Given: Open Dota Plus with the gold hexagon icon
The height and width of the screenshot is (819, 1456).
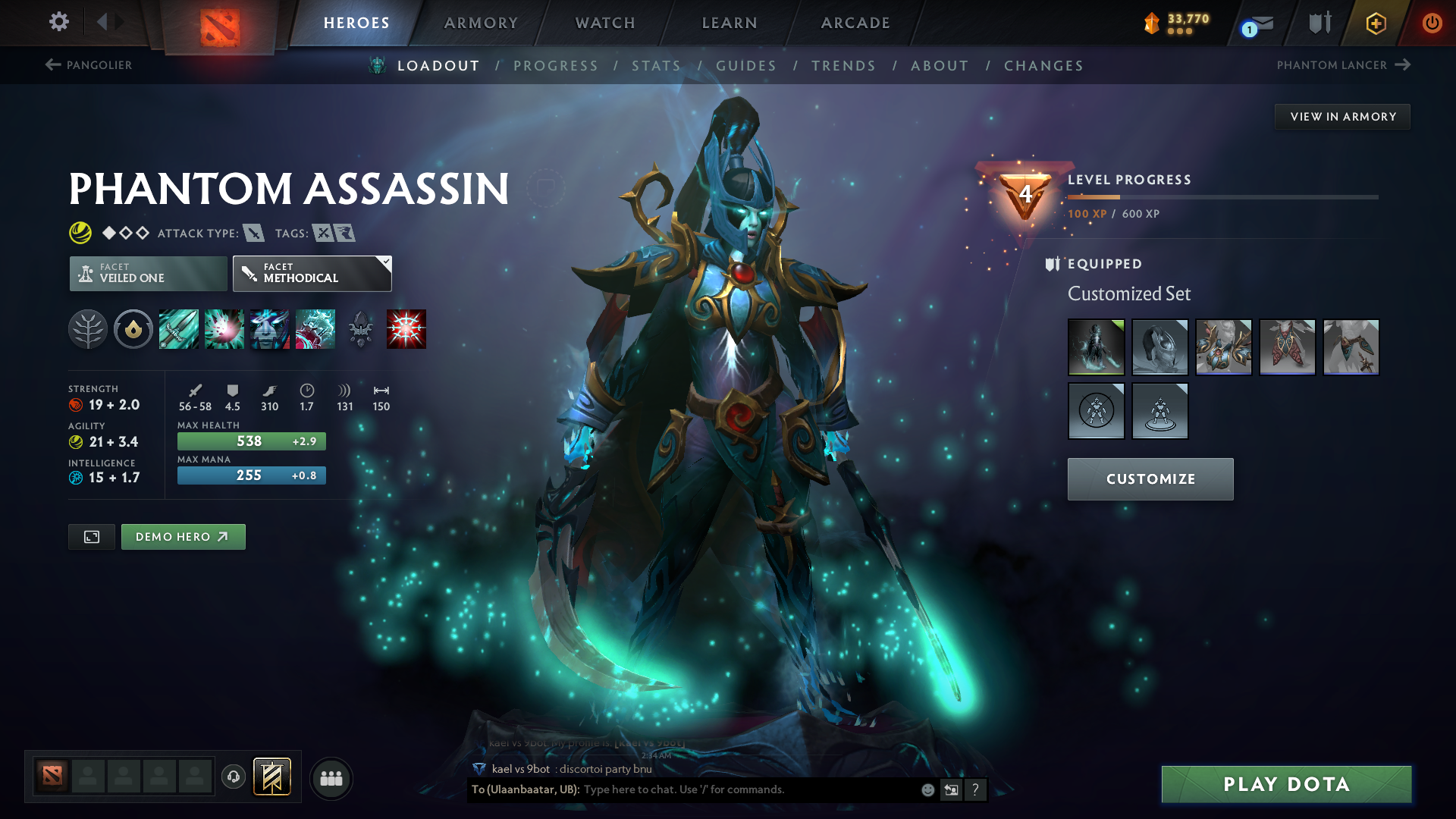Looking at the screenshot, I should point(1375,23).
